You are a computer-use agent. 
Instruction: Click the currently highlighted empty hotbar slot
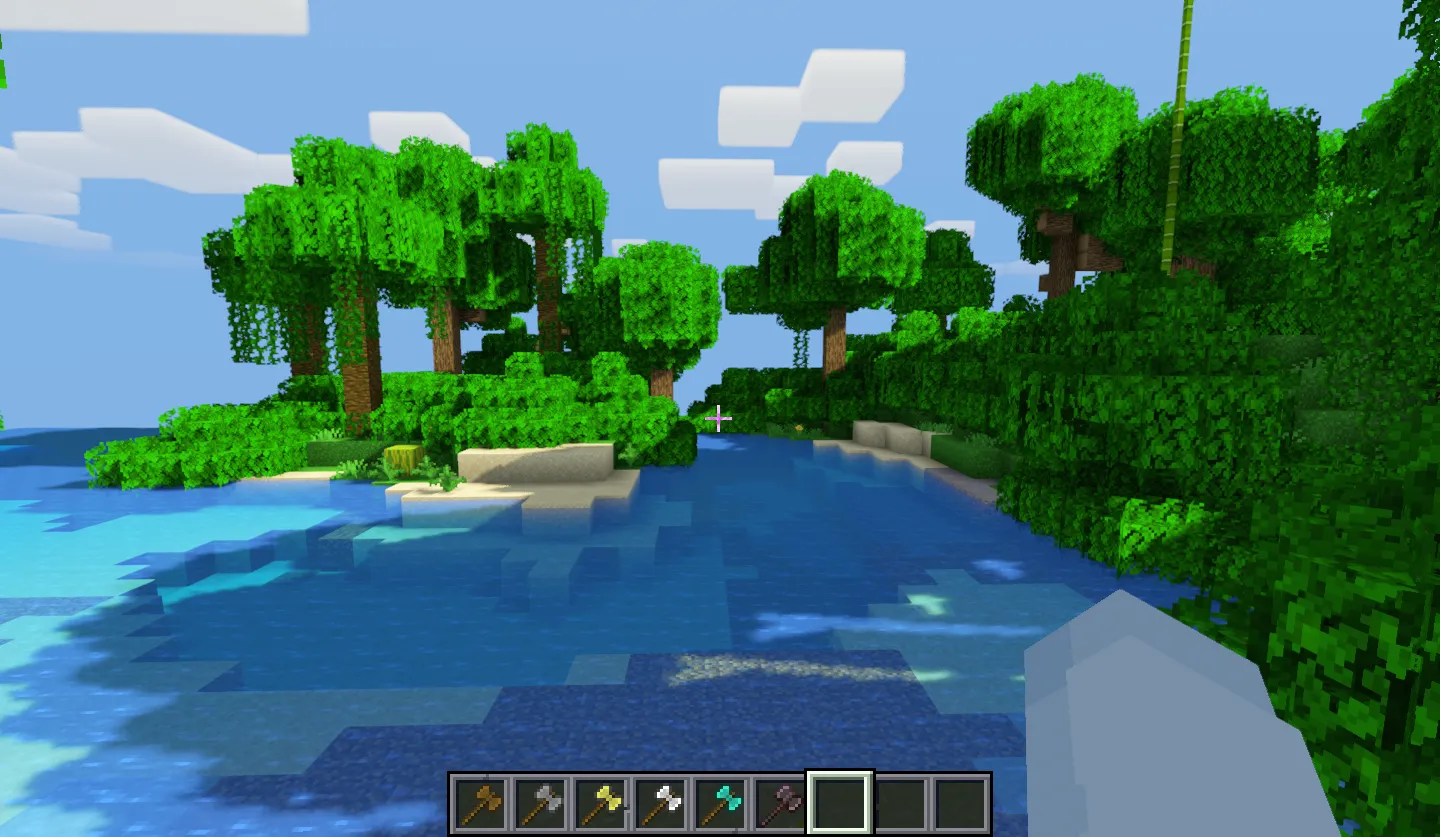(840, 802)
